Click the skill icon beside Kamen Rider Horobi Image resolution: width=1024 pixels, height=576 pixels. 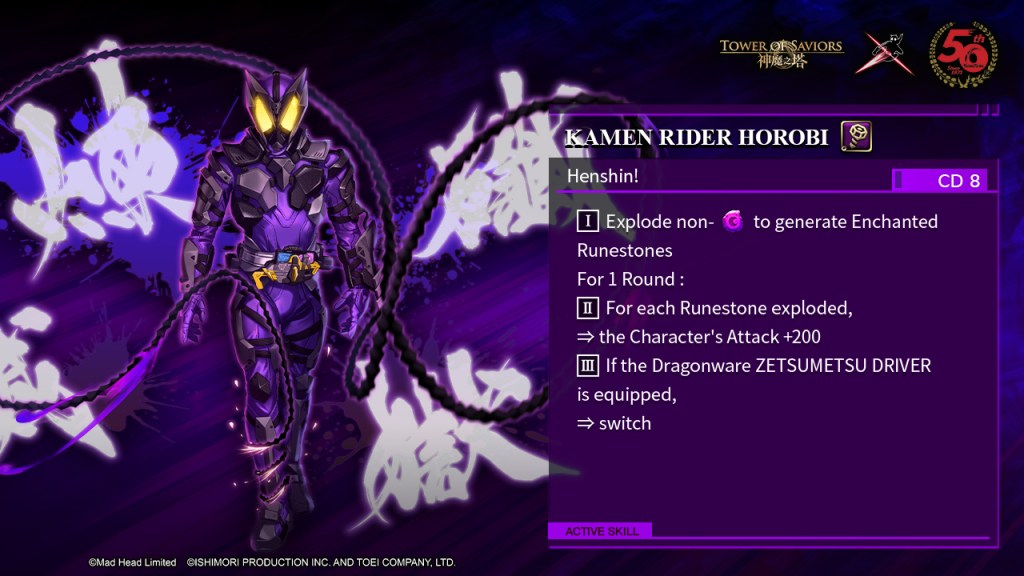coord(856,136)
